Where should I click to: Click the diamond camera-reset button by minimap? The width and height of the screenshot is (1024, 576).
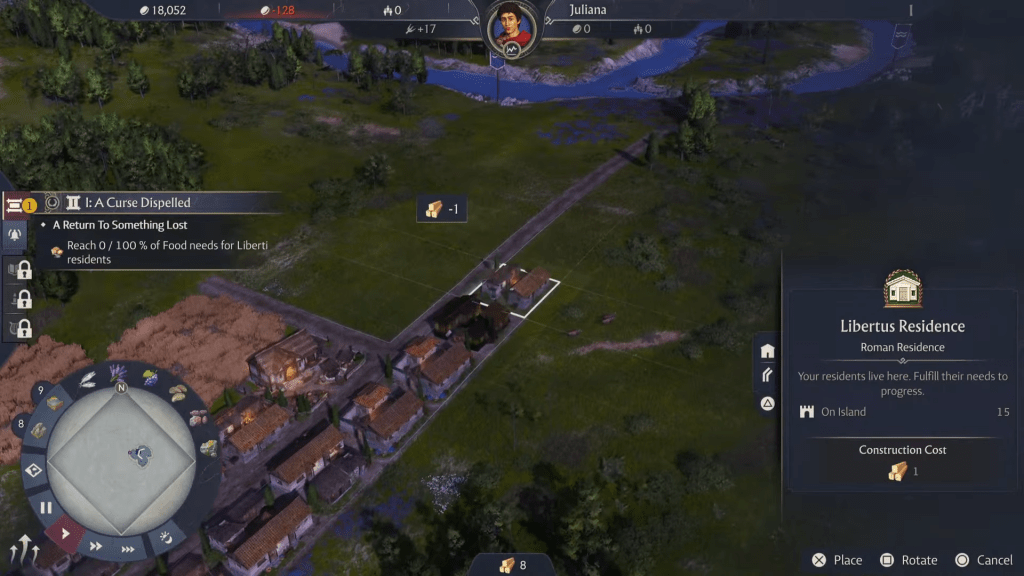point(33,472)
